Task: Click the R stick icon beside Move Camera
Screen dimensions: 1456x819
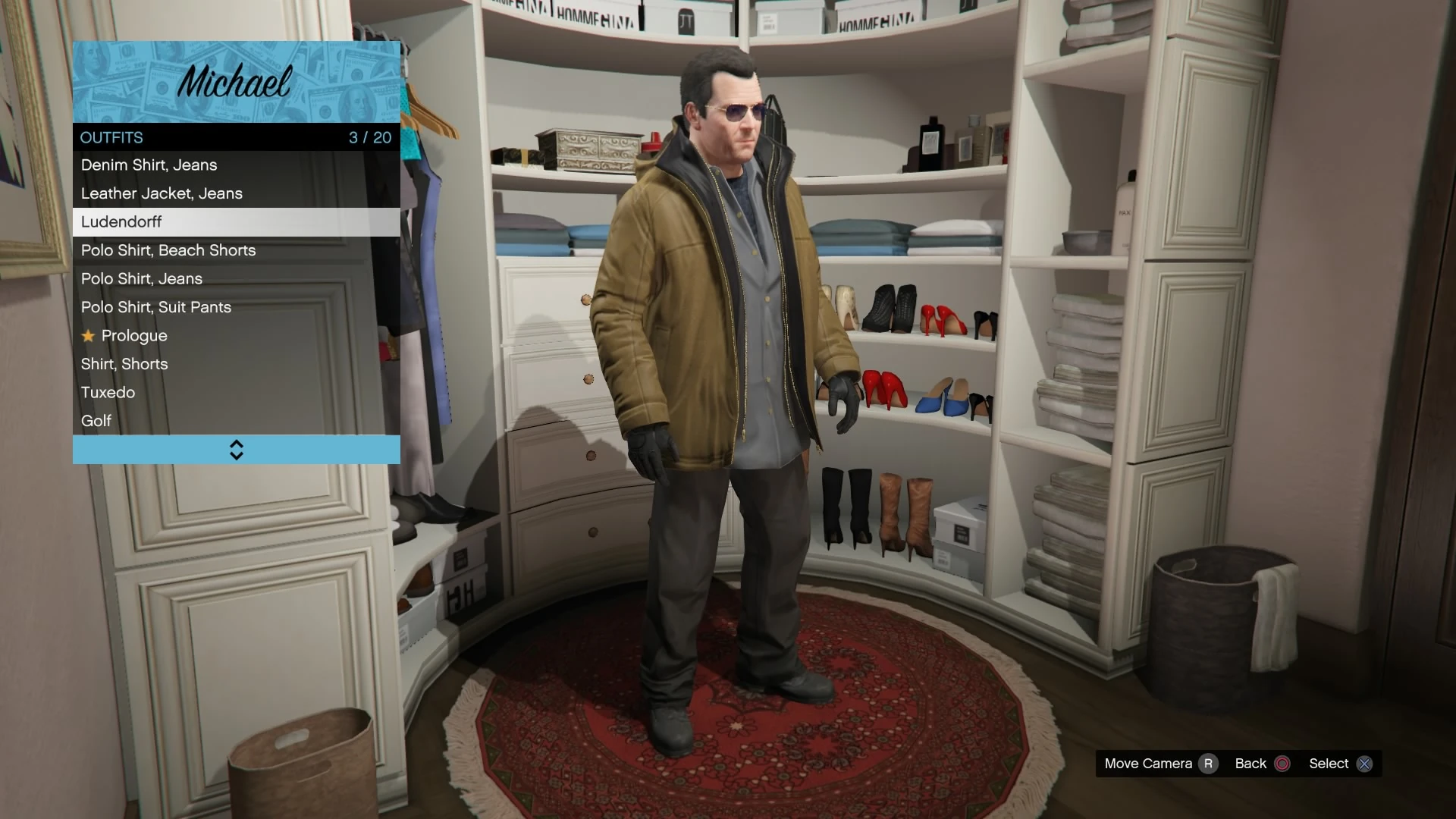Action: [1210, 764]
